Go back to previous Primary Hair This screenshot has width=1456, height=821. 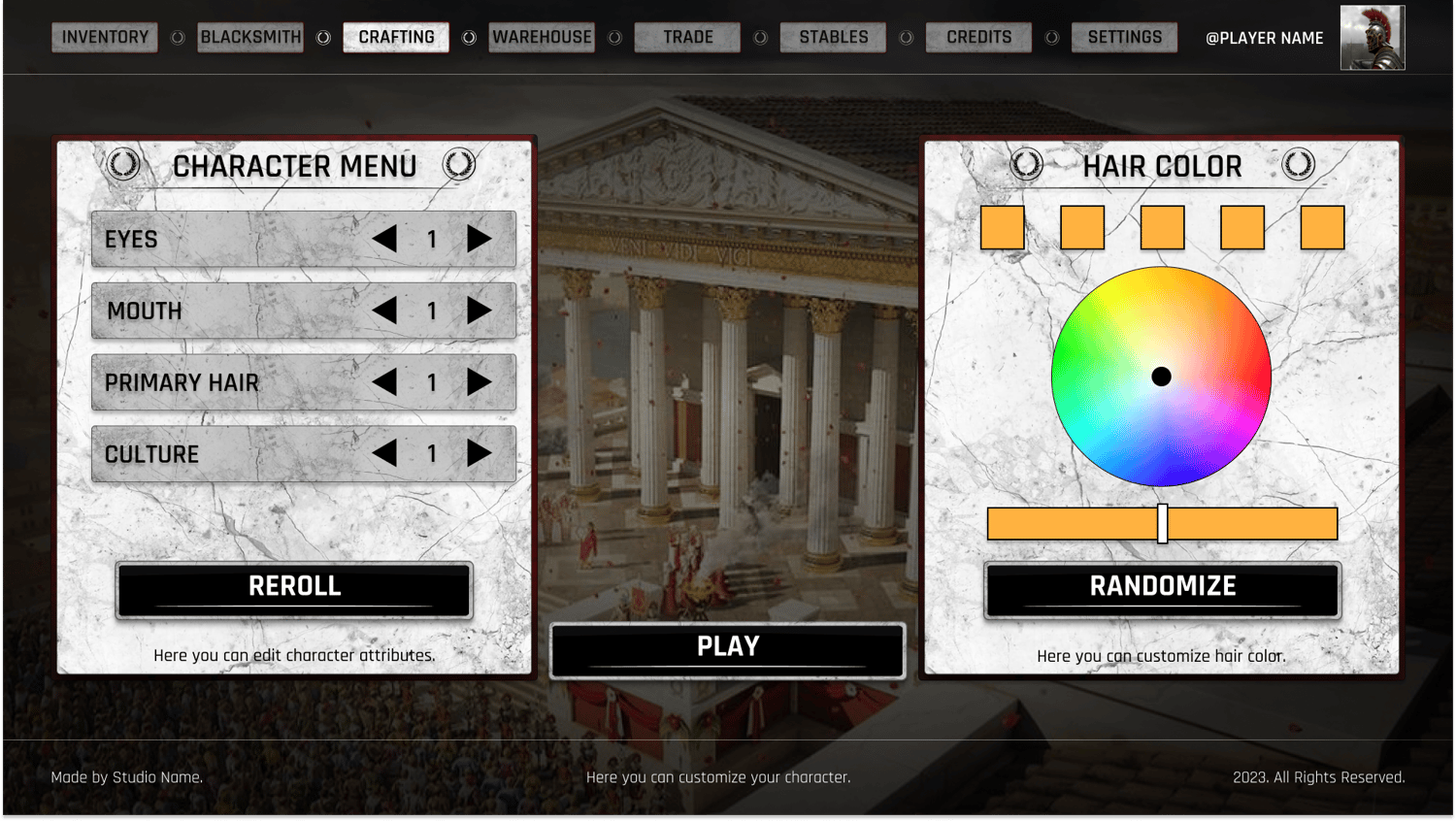click(385, 382)
